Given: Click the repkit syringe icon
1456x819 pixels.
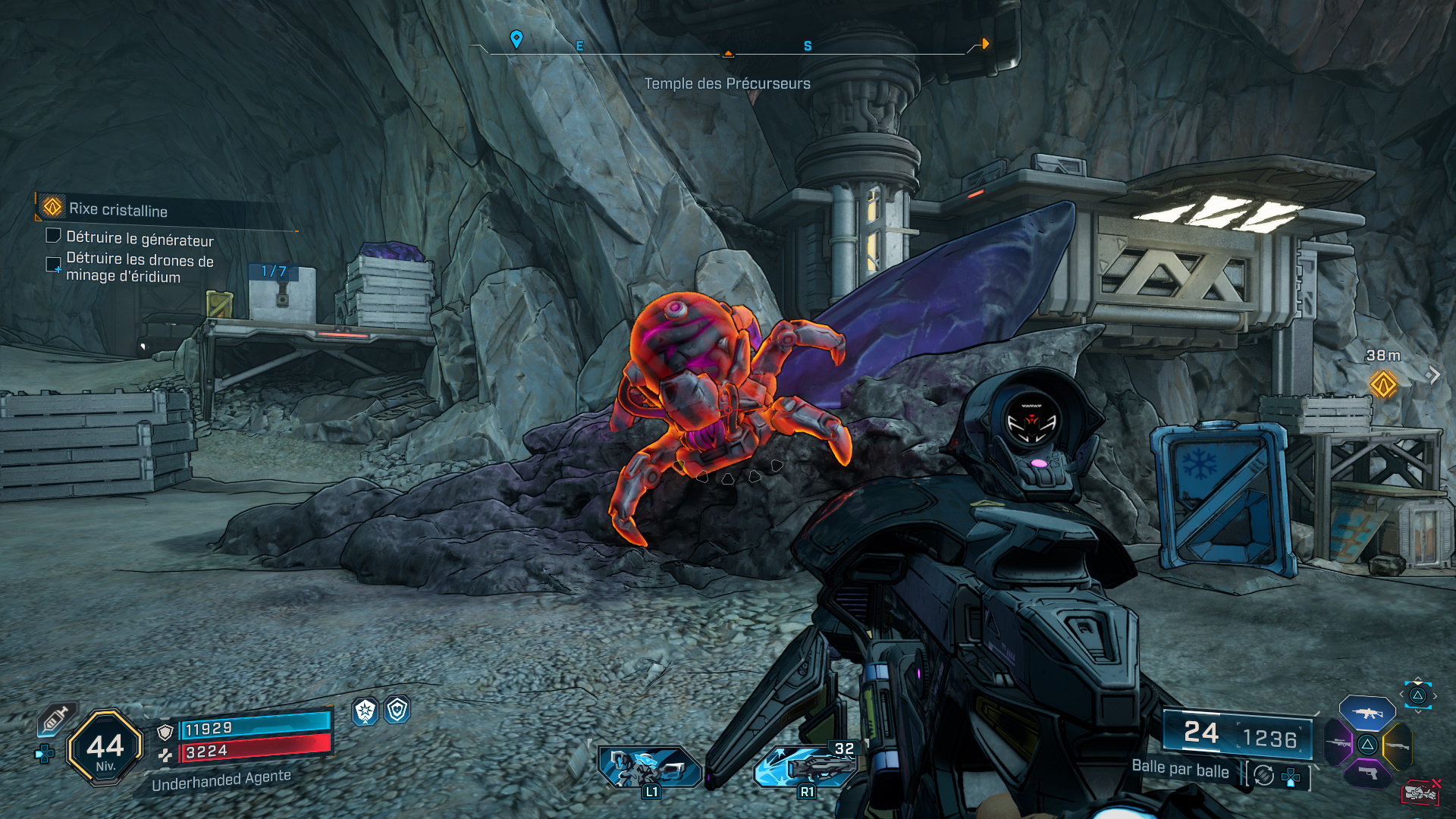Looking at the screenshot, I should tap(55, 718).
